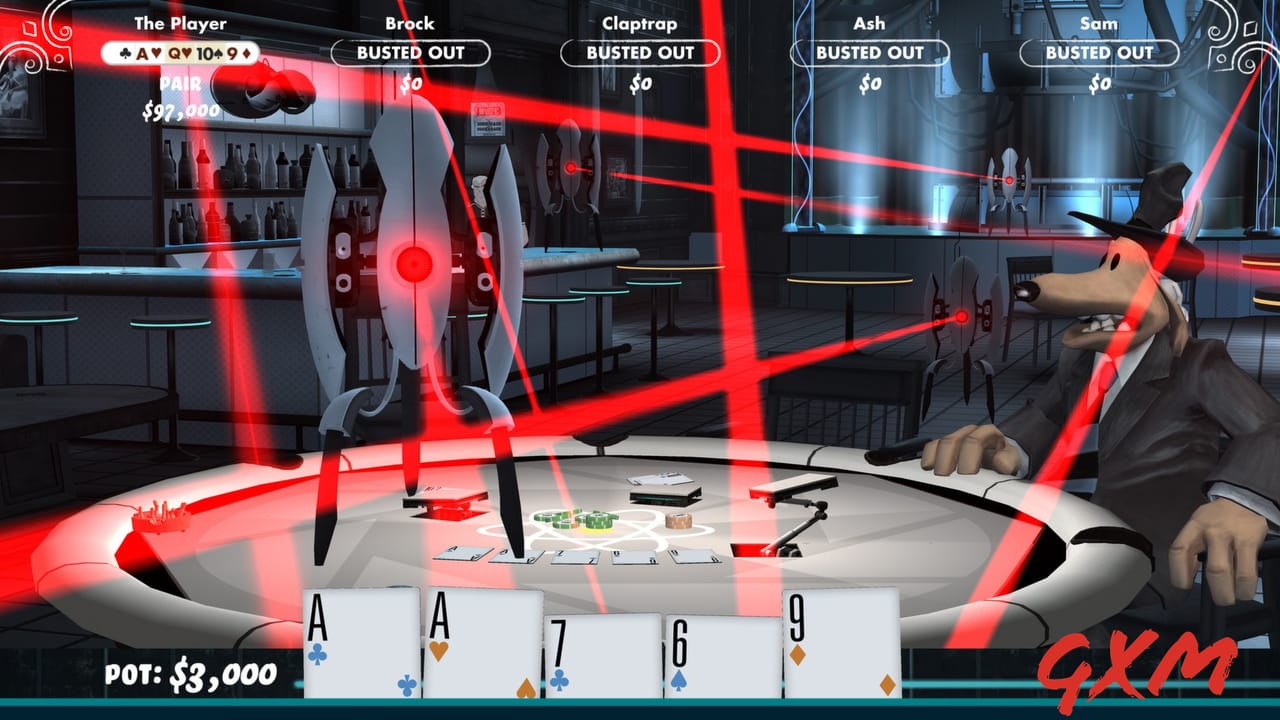Toggle Claptrap's BUSTED OUT badge
Viewport: 1280px width, 720px height.
click(x=639, y=53)
